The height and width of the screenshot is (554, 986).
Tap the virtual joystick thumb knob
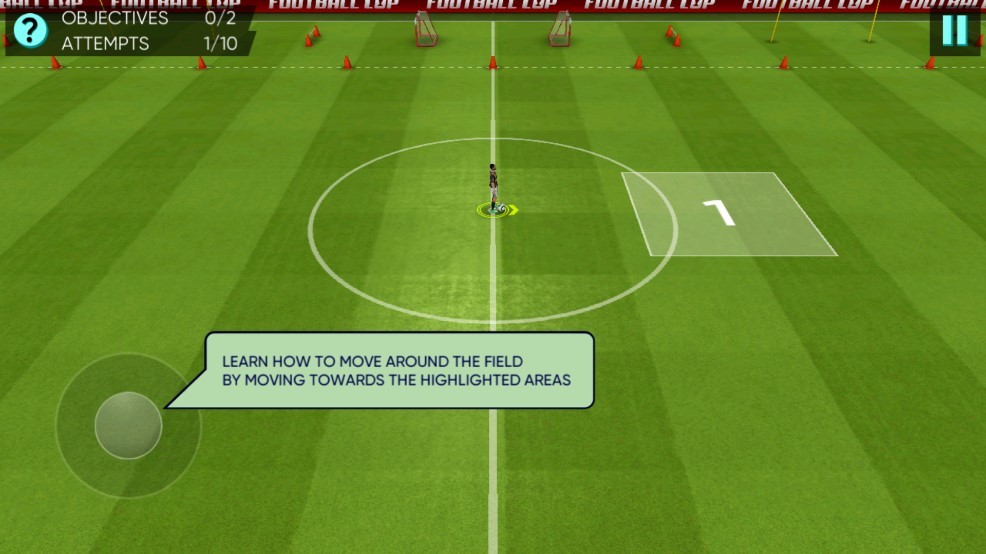coord(128,426)
